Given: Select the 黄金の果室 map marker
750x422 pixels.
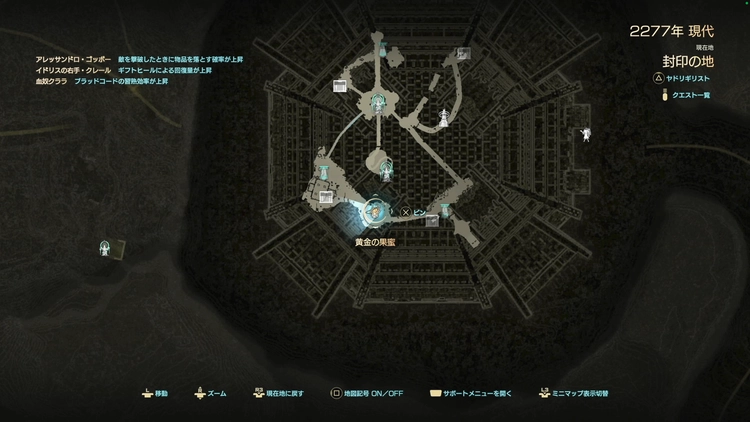Looking at the screenshot, I should [375, 211].
